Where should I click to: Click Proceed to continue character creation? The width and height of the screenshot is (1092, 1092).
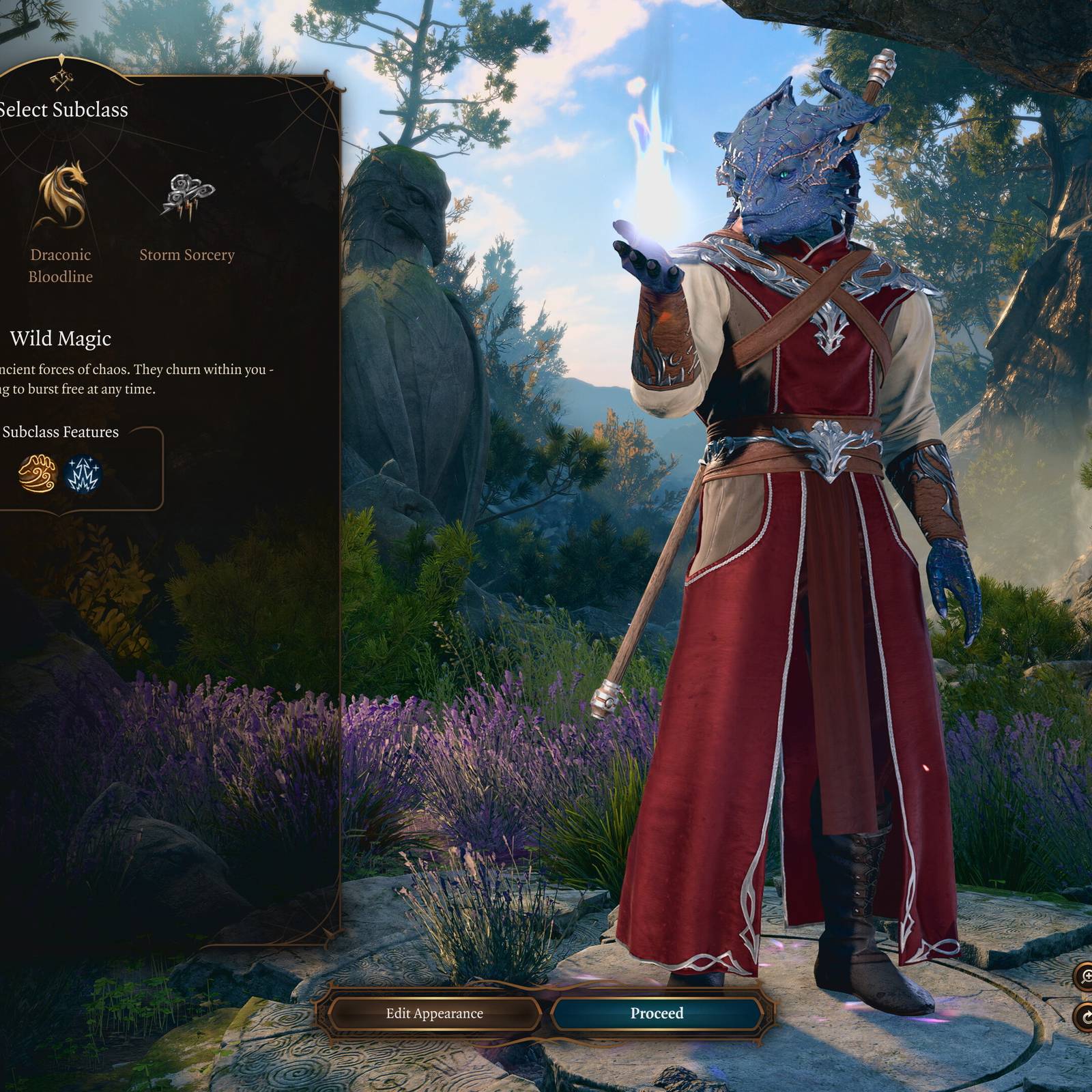(657, 1014)
